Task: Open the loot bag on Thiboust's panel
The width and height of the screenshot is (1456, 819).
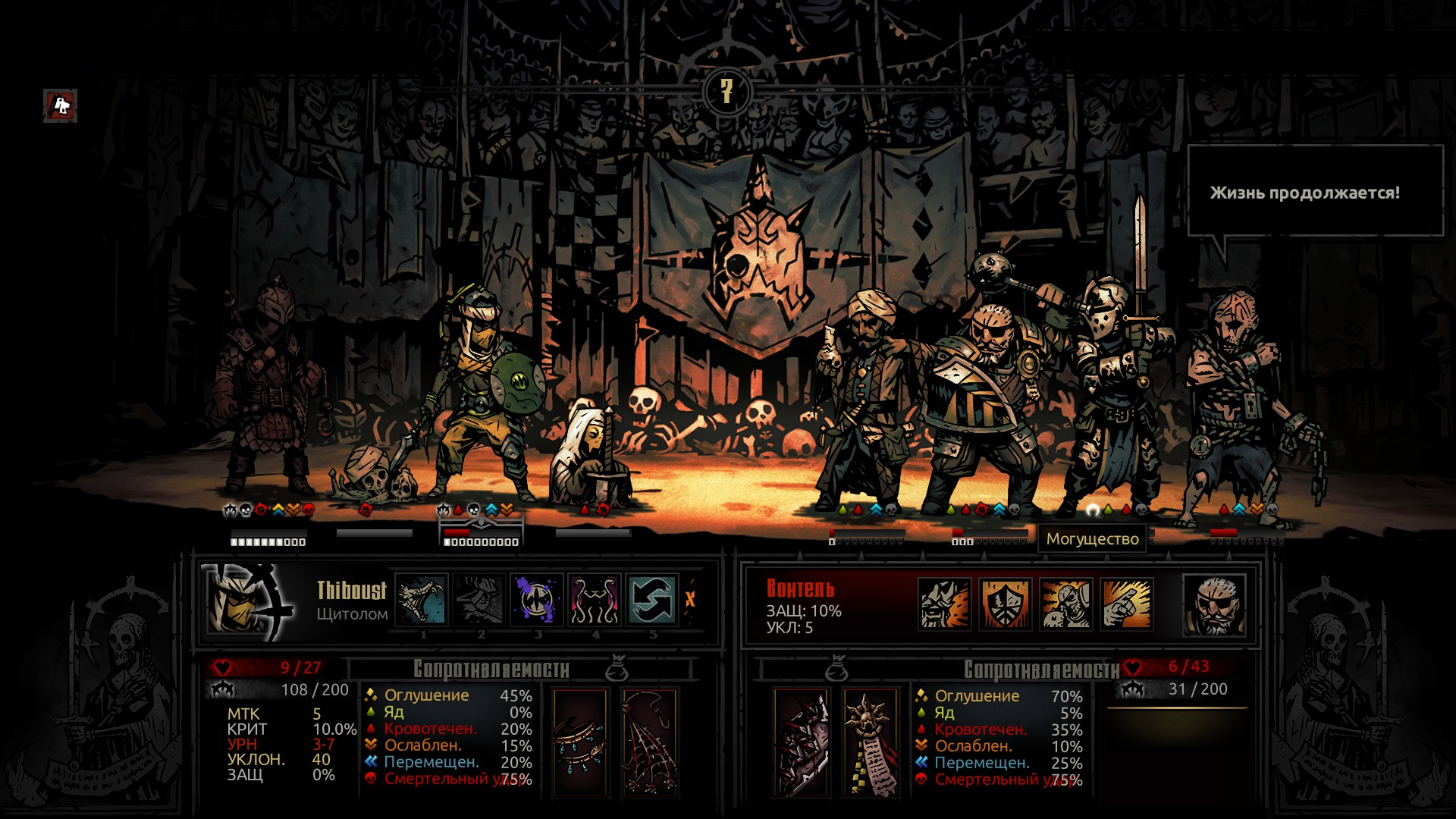Action: [617, 670]
